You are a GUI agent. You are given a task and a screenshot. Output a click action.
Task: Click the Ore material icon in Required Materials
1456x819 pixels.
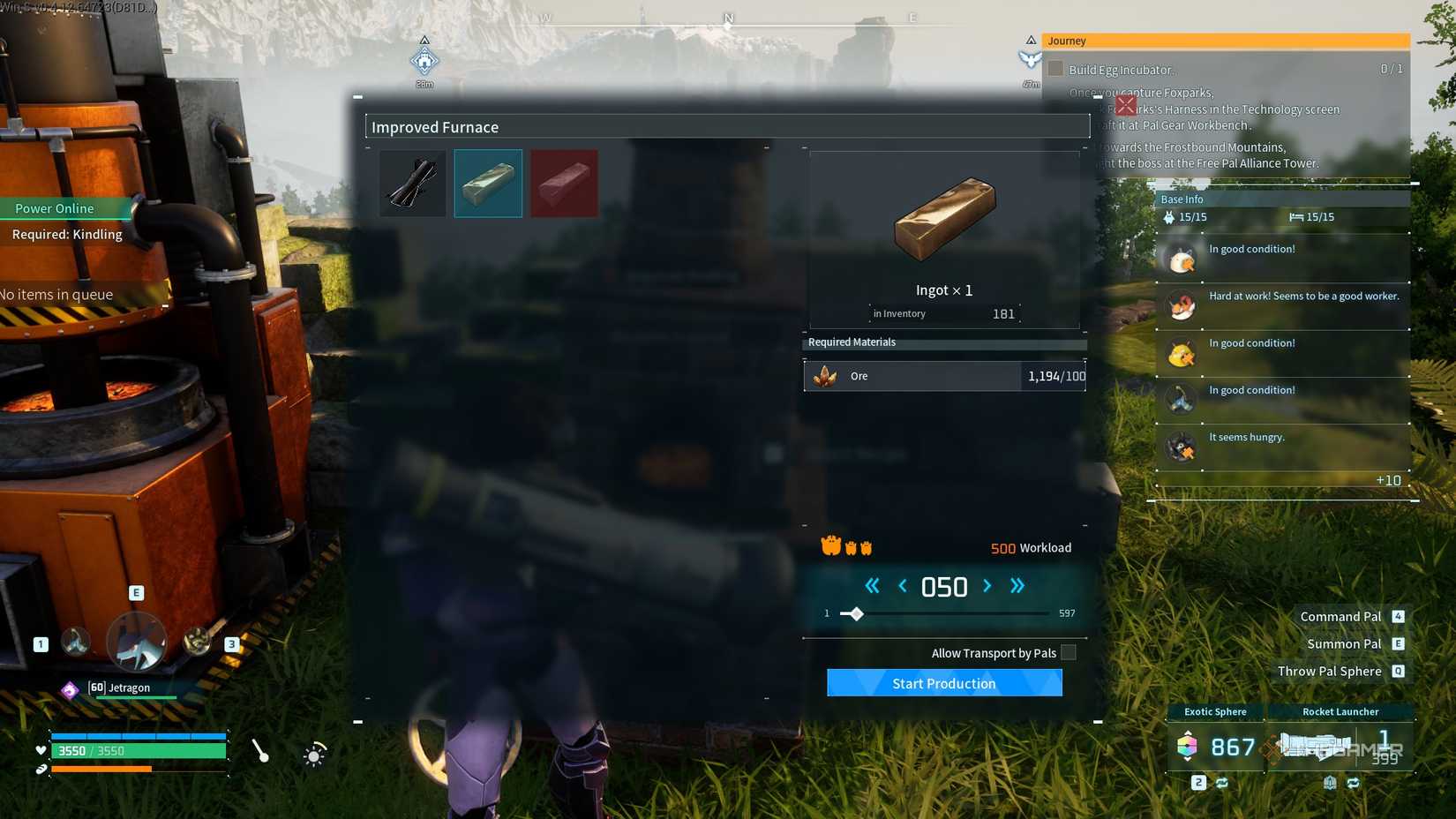826,375
